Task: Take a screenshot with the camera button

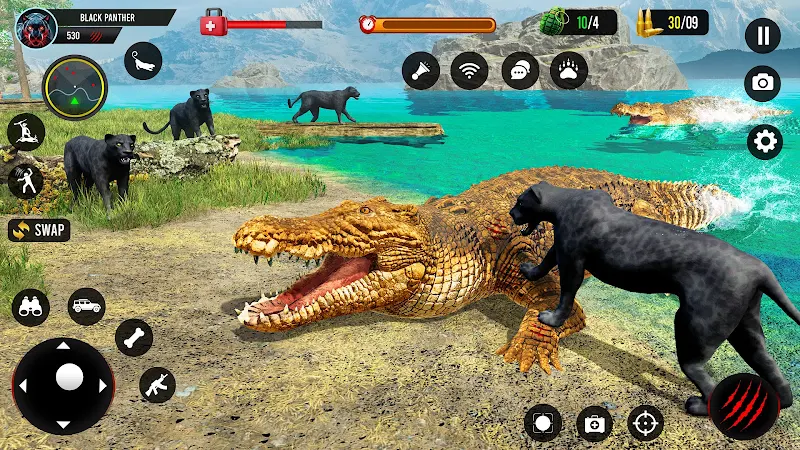Action: tap(763, 84)
